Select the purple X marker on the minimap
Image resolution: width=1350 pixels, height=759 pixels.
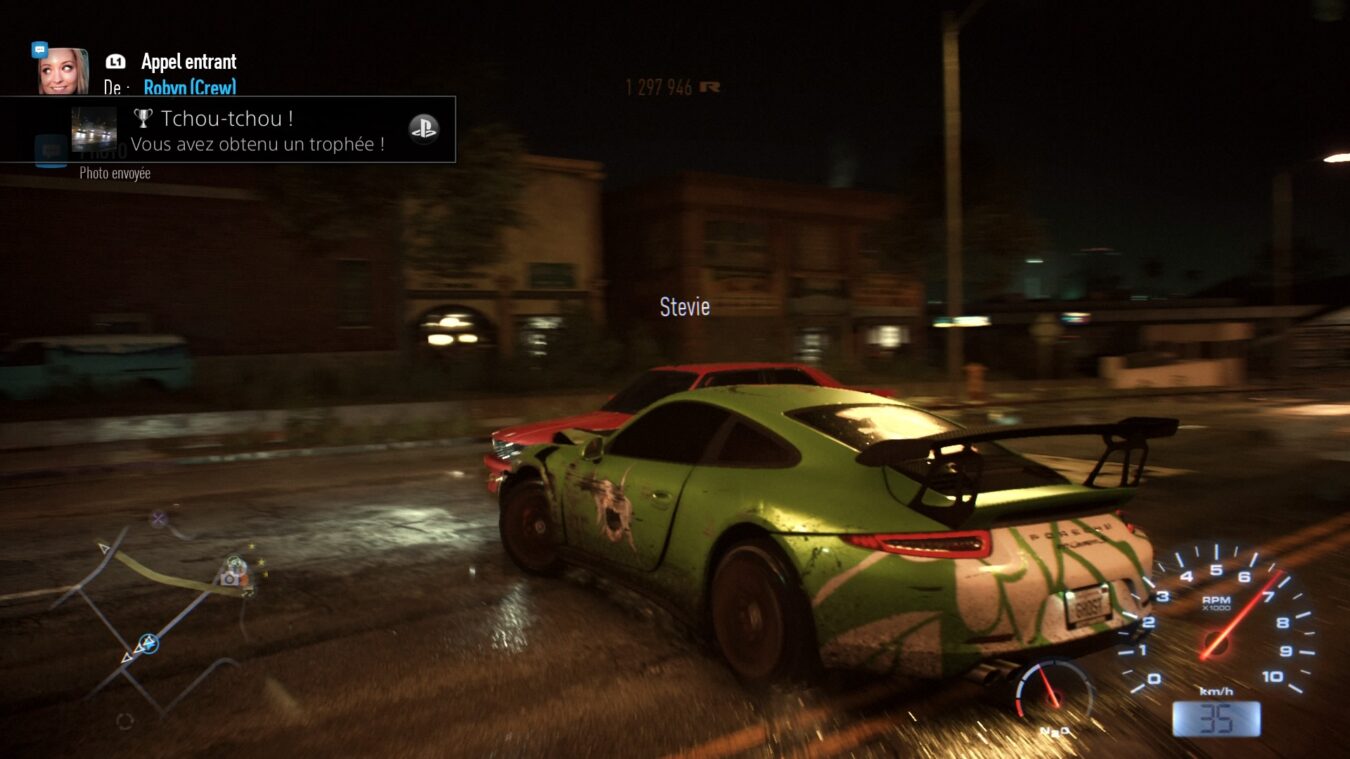coord(158,518)
